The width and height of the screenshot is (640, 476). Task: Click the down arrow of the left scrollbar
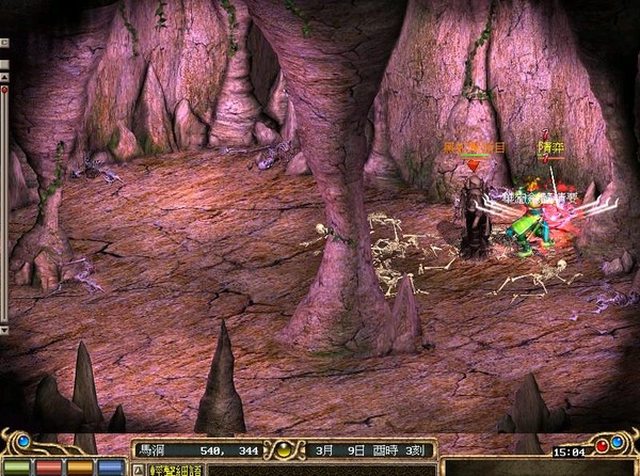pos(4,328)
